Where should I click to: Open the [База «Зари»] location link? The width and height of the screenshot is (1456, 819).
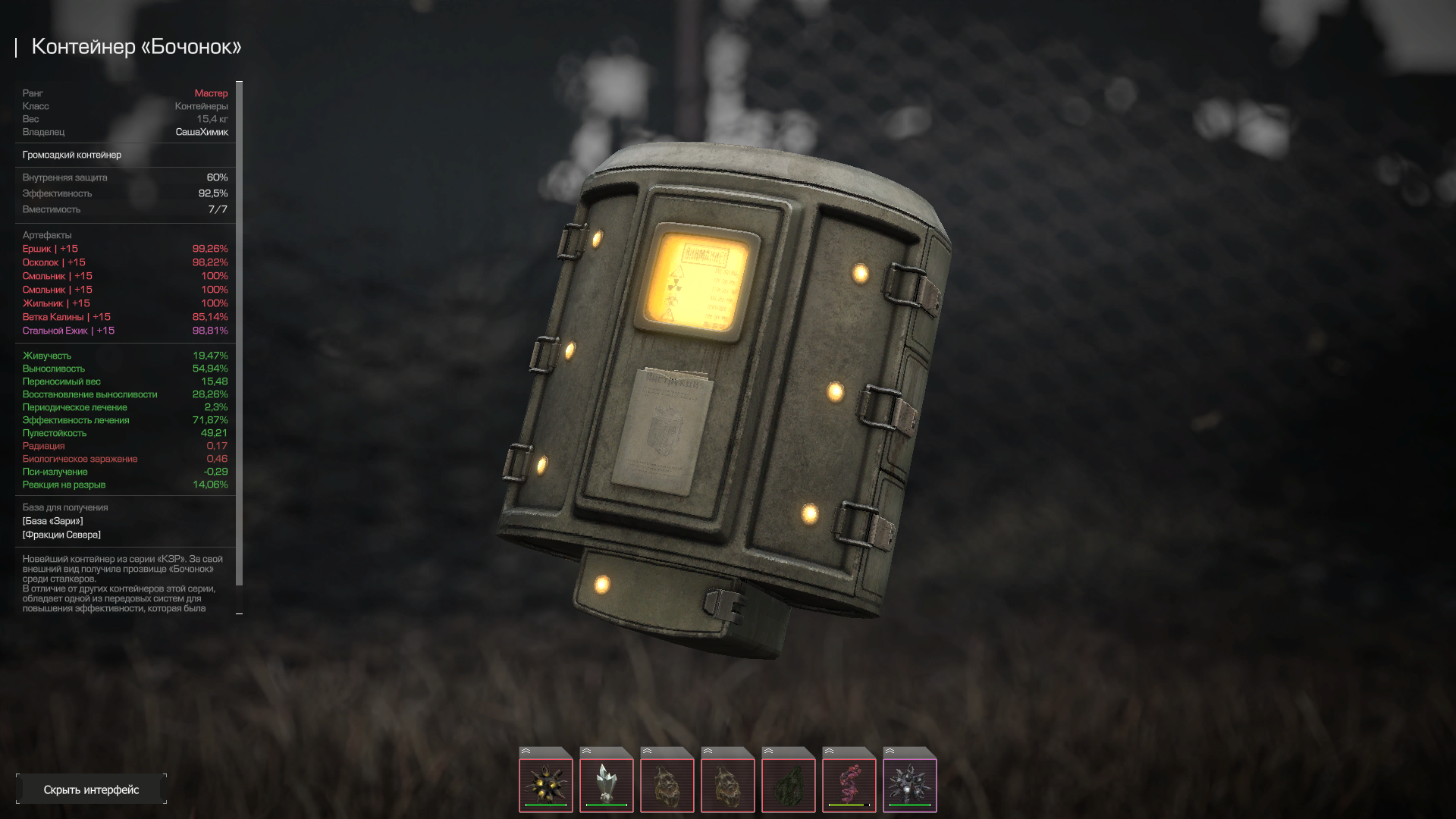[52, 521]
